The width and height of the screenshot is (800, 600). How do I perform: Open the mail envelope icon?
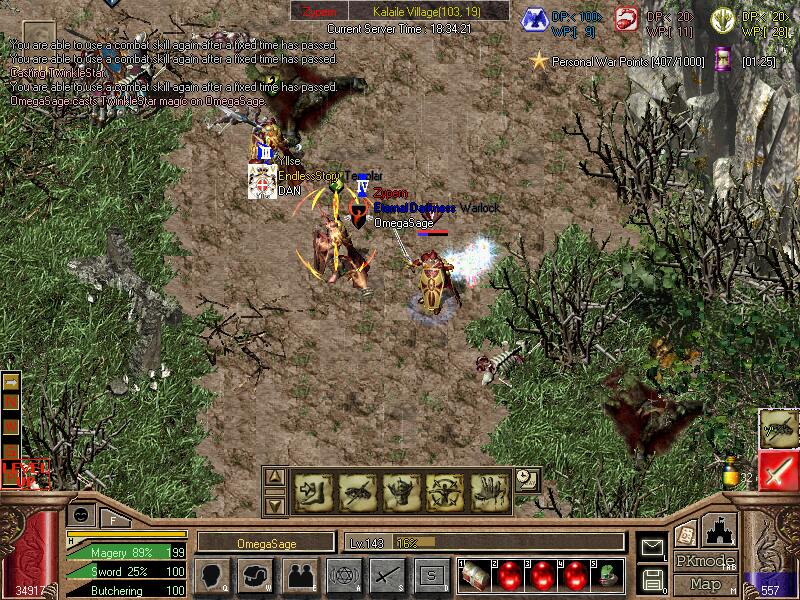pyautogui.click(x=652, y=546)
